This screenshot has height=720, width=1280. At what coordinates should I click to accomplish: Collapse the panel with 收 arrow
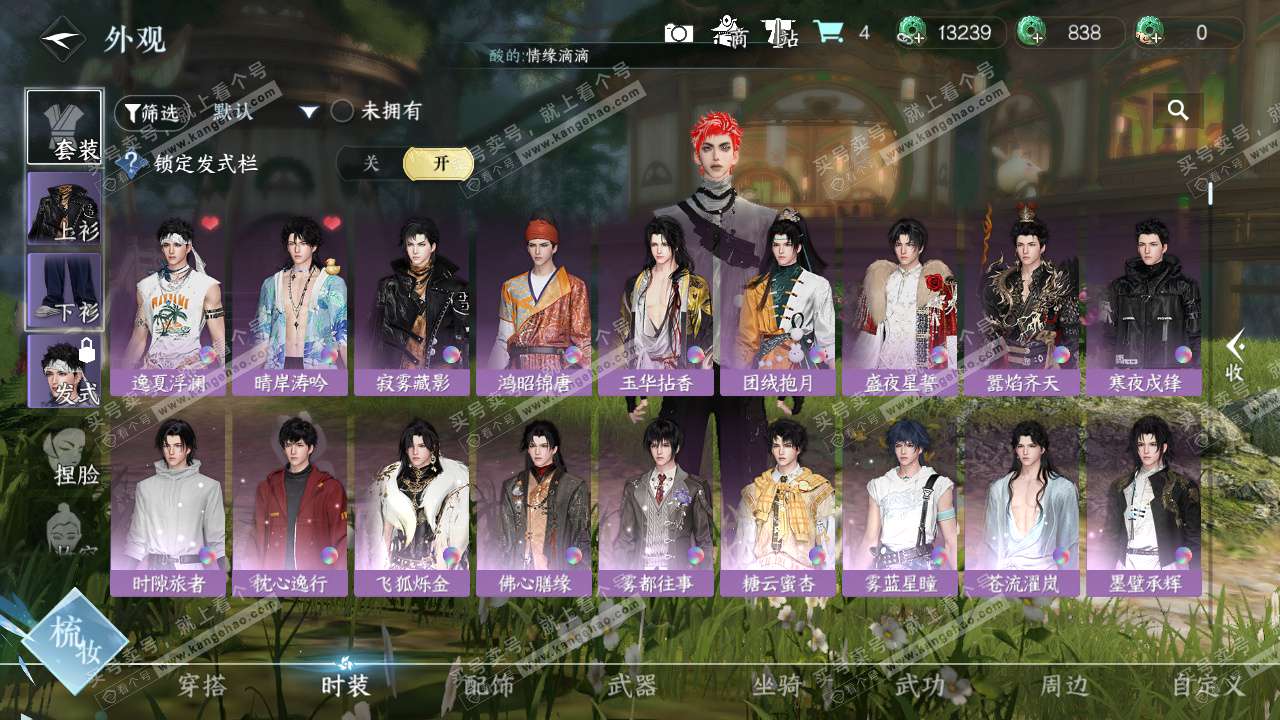[x=1235, y=355]
